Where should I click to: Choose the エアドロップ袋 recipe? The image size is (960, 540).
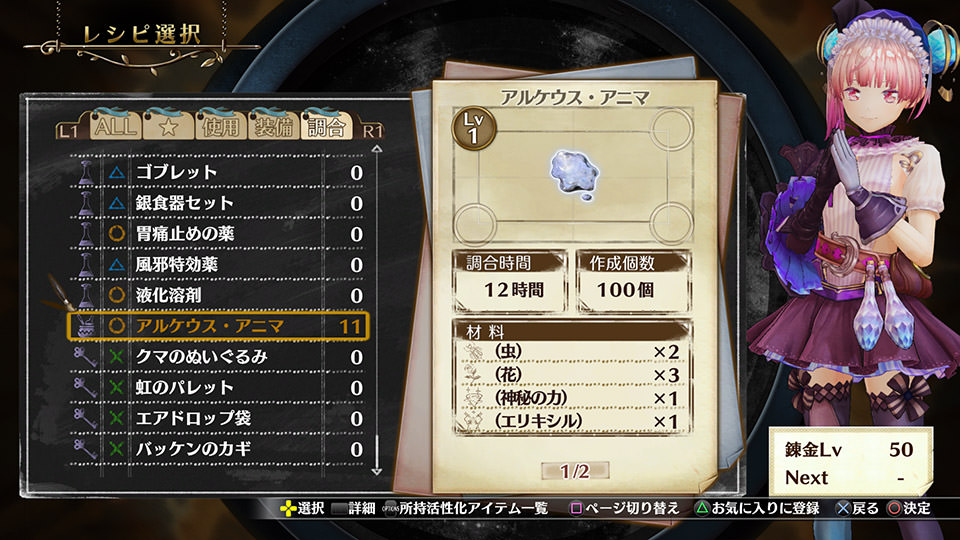[220, 418]
